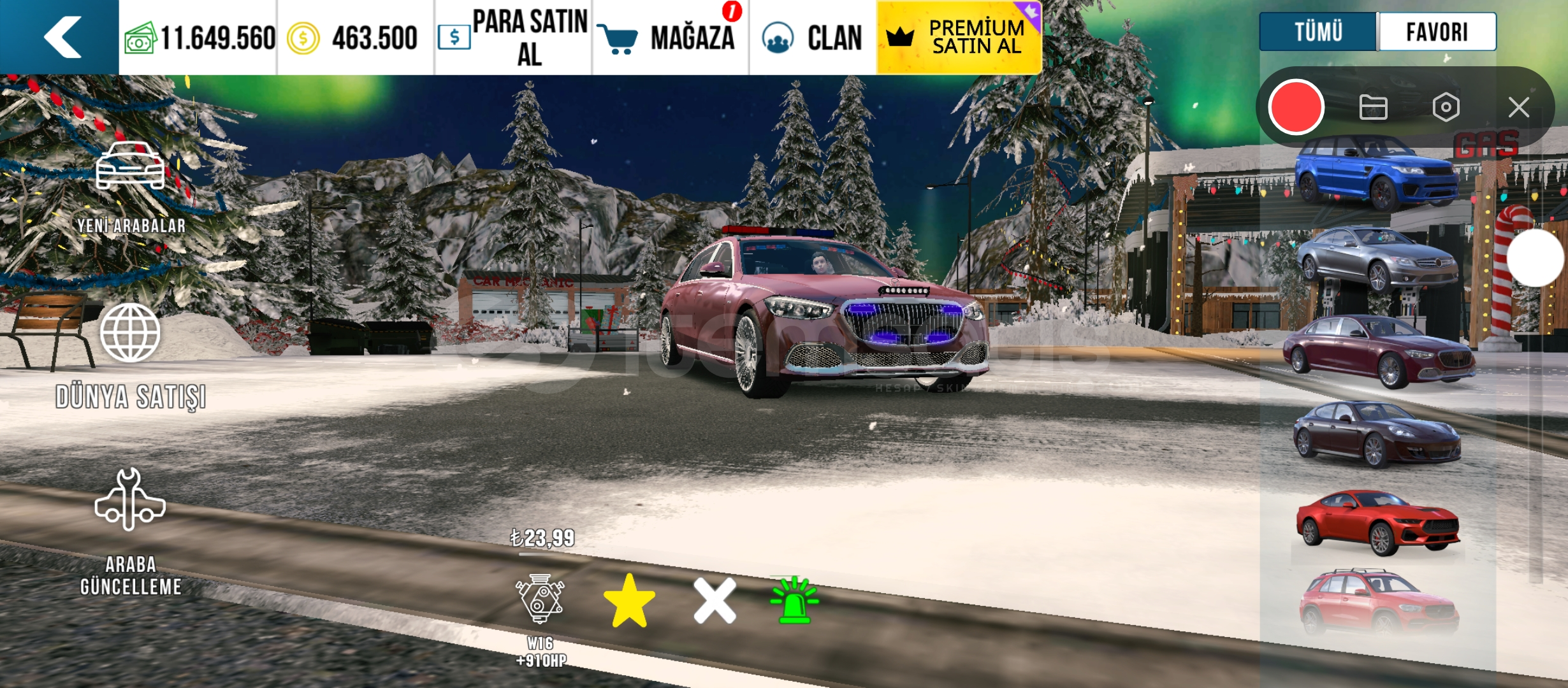
Task: Switch to the Favori tab
Action: click(x=1437, y=32)
